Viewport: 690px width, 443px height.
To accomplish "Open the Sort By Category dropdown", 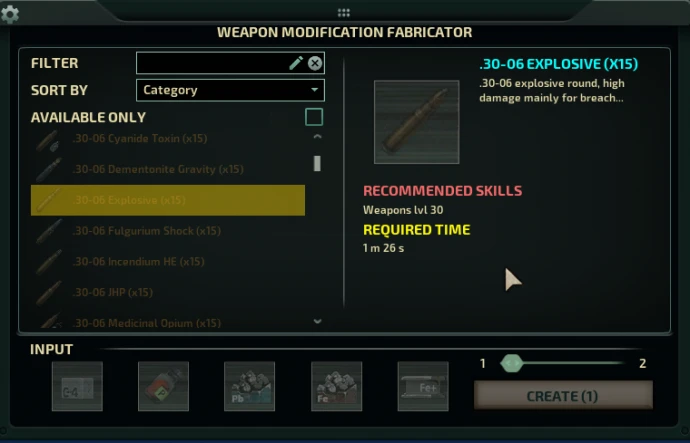I will pos(230,90).
